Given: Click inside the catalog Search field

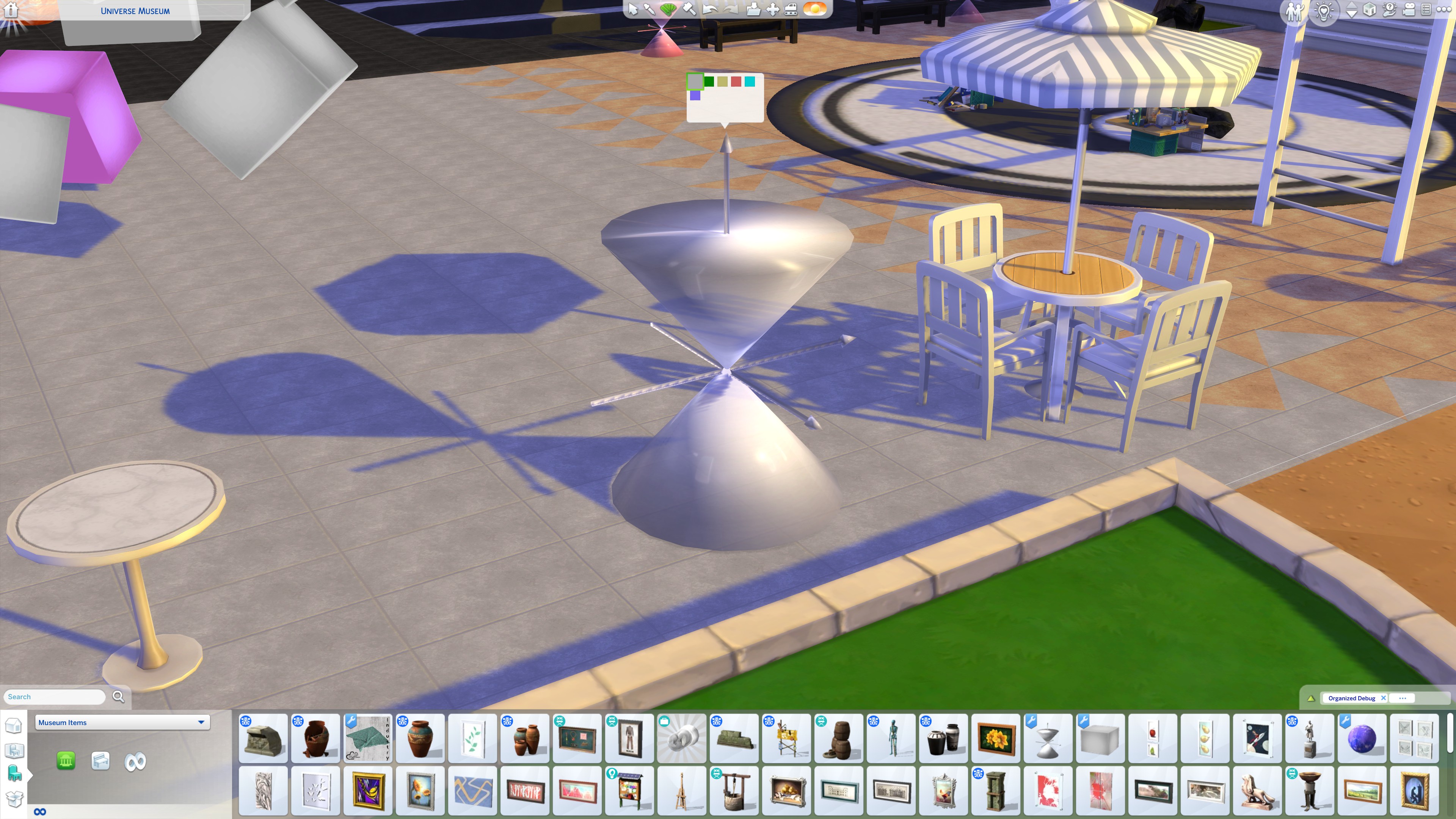Looking at the screenshot, I should coord(54,697).
